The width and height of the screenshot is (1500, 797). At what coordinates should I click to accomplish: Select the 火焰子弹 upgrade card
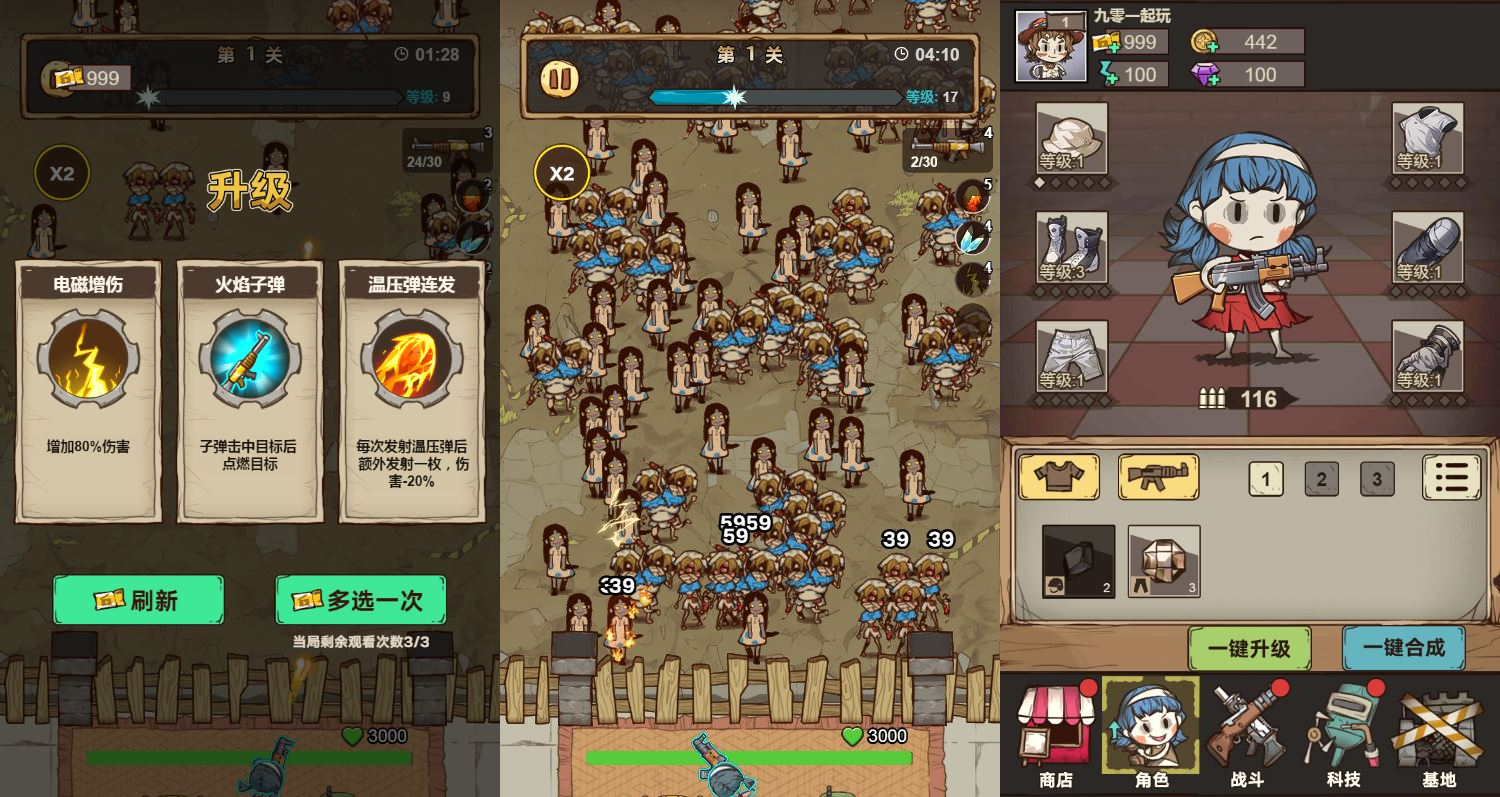(250, 390)
